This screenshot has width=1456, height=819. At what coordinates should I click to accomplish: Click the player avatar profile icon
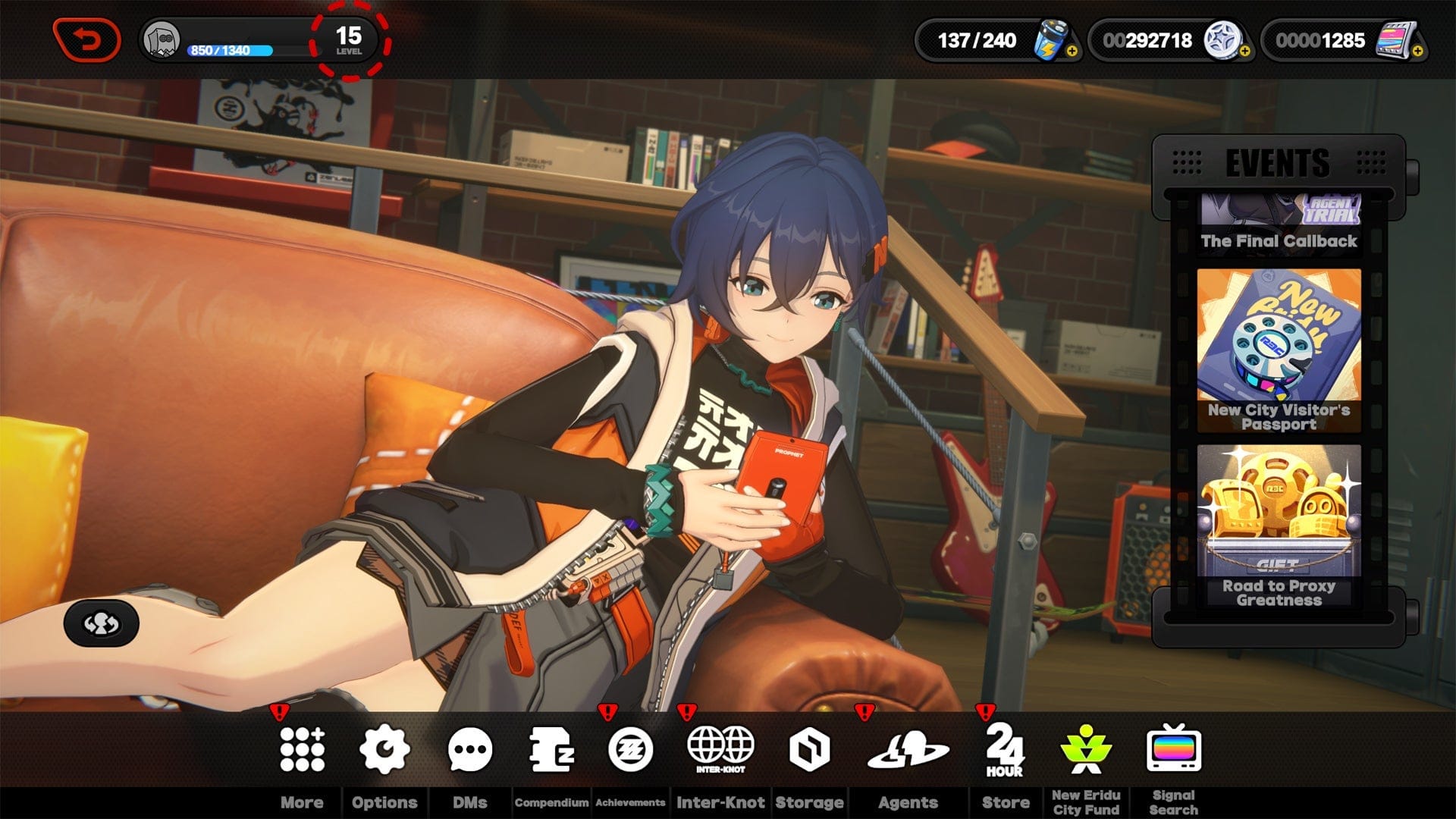(162, 39)
